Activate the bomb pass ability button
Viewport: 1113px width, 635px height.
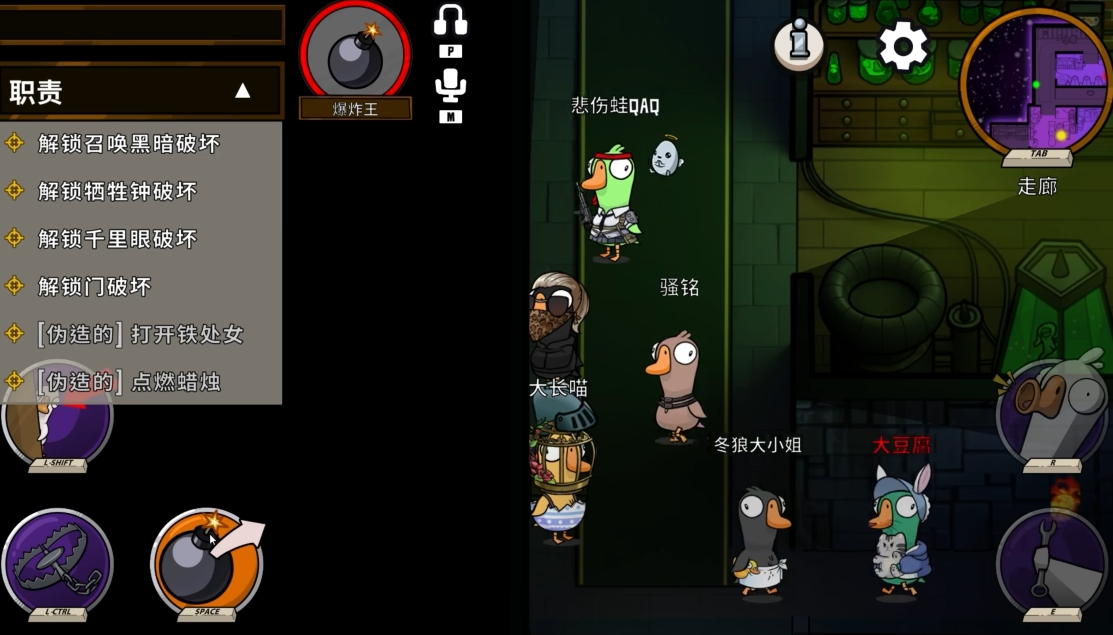(207, 562)
